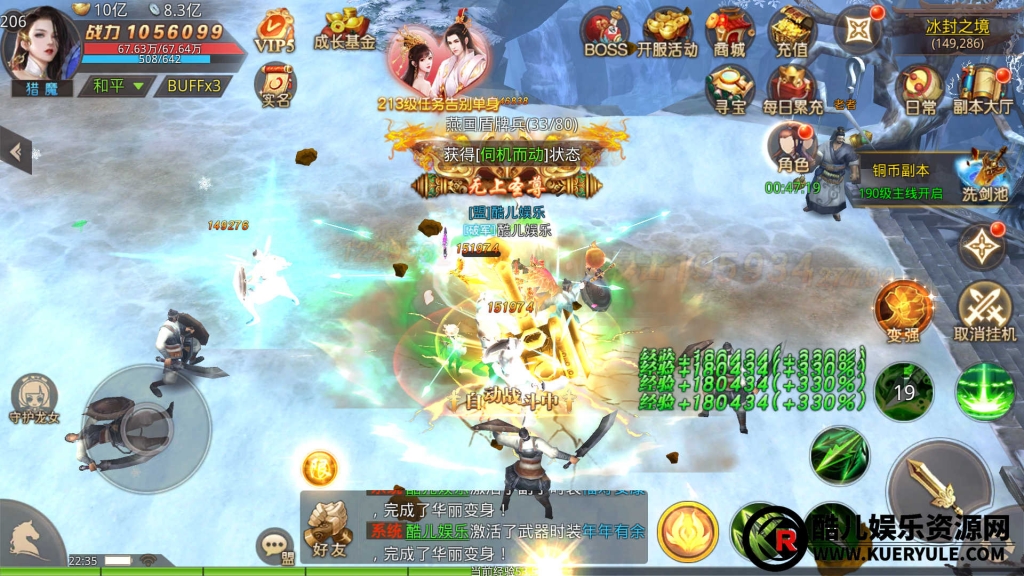Image resolution: width=1024 pixels, height=576 pixels.
Task: Open the 充值 recharge treasure chest
Action: pos(792,32)
